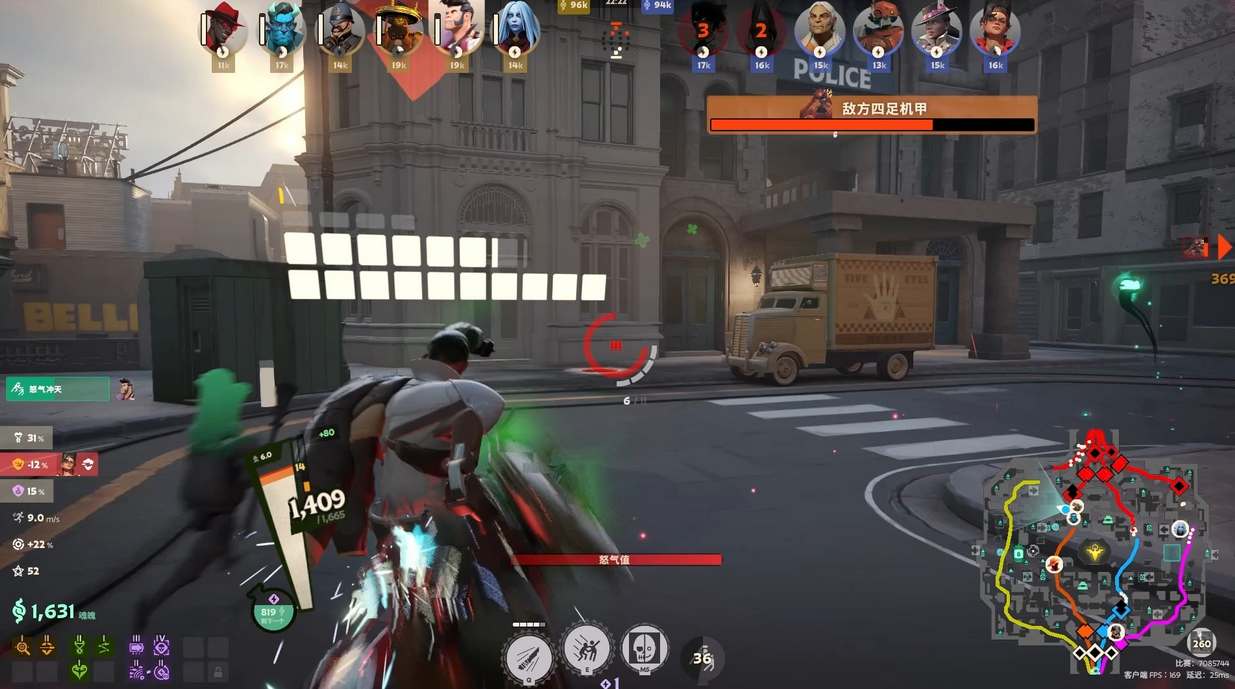
Task: Select the blue-skinned horned hero portrait
Action: click(x=282, y=31)
